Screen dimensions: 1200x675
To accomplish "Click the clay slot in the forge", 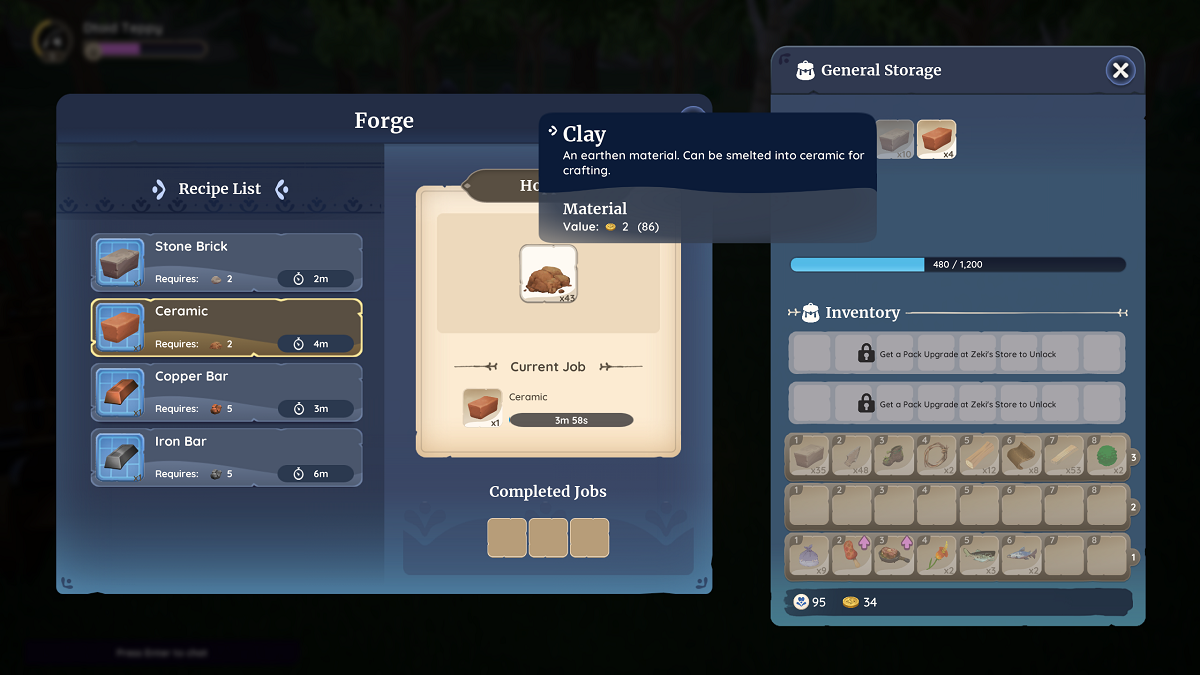I will [x=548, y=273].
